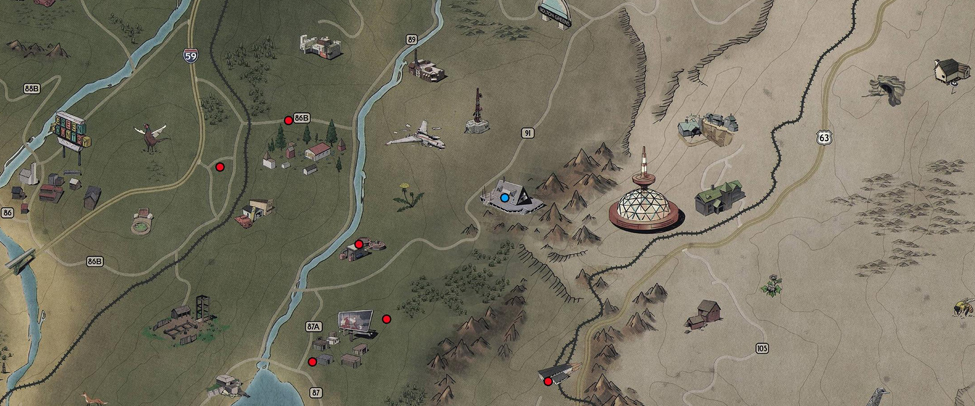The width and height of the screenshot is (975, 406).
Task: Select the yellow dandelion flower map icon
Action: point(405,194)
